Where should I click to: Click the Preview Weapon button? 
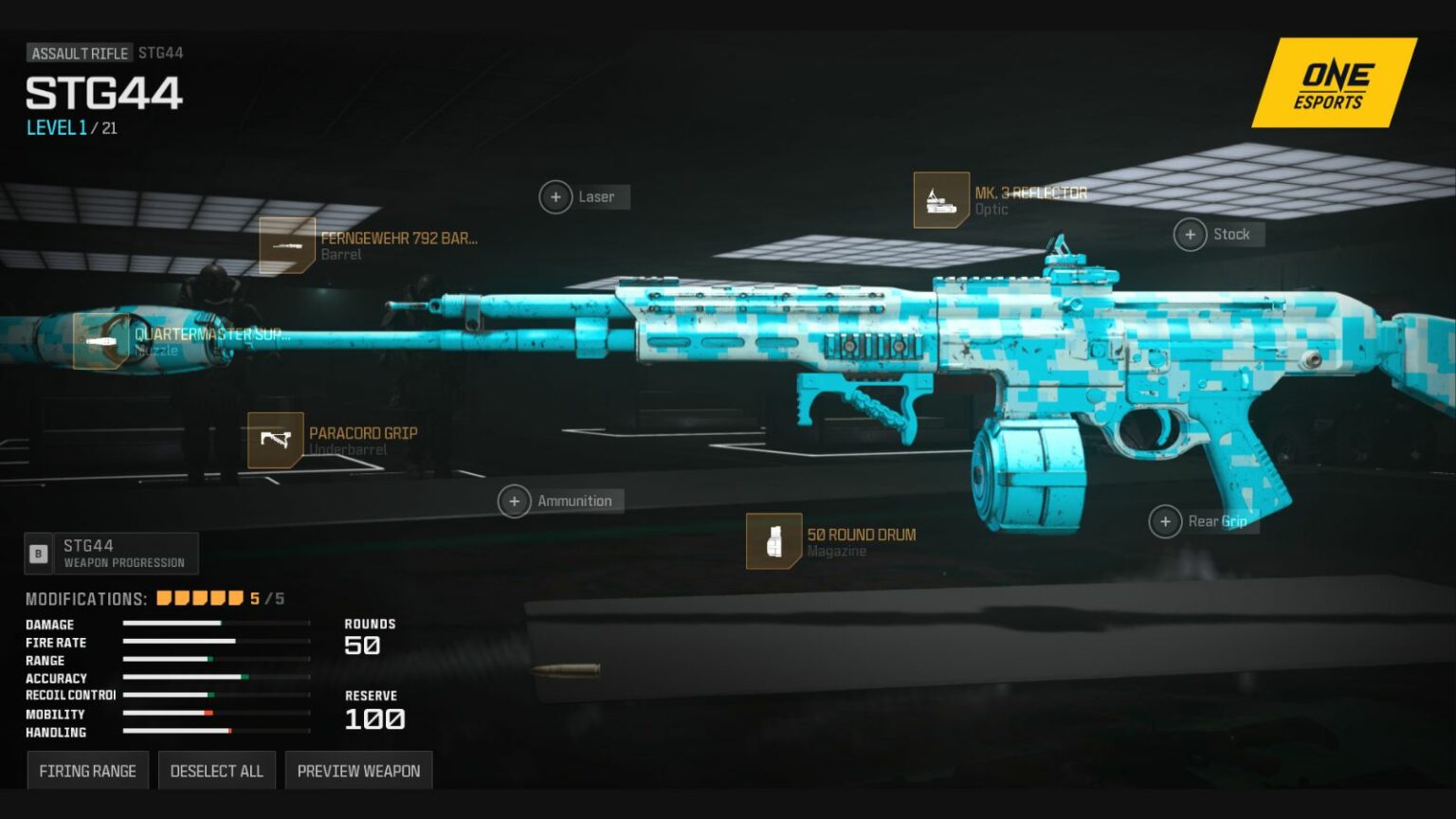click(x=358, y=771)
